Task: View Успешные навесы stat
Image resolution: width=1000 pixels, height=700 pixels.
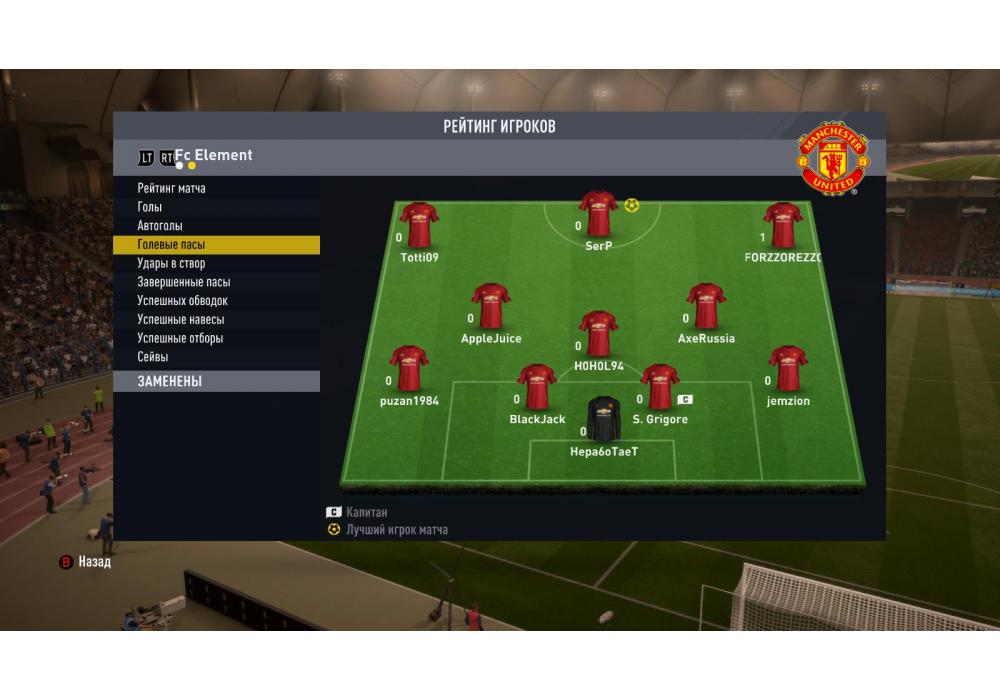Action: click(x=180, y=320)
